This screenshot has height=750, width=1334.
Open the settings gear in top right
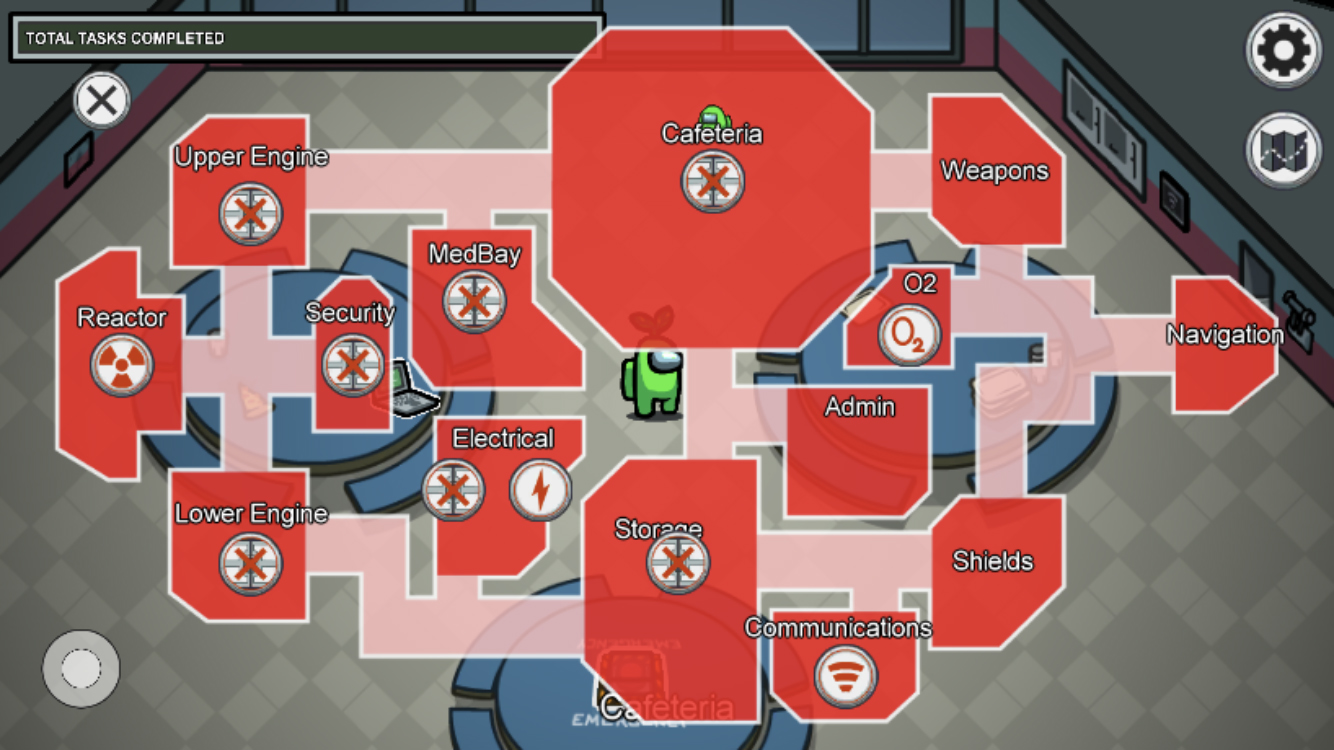click(x=1283, y=47)
